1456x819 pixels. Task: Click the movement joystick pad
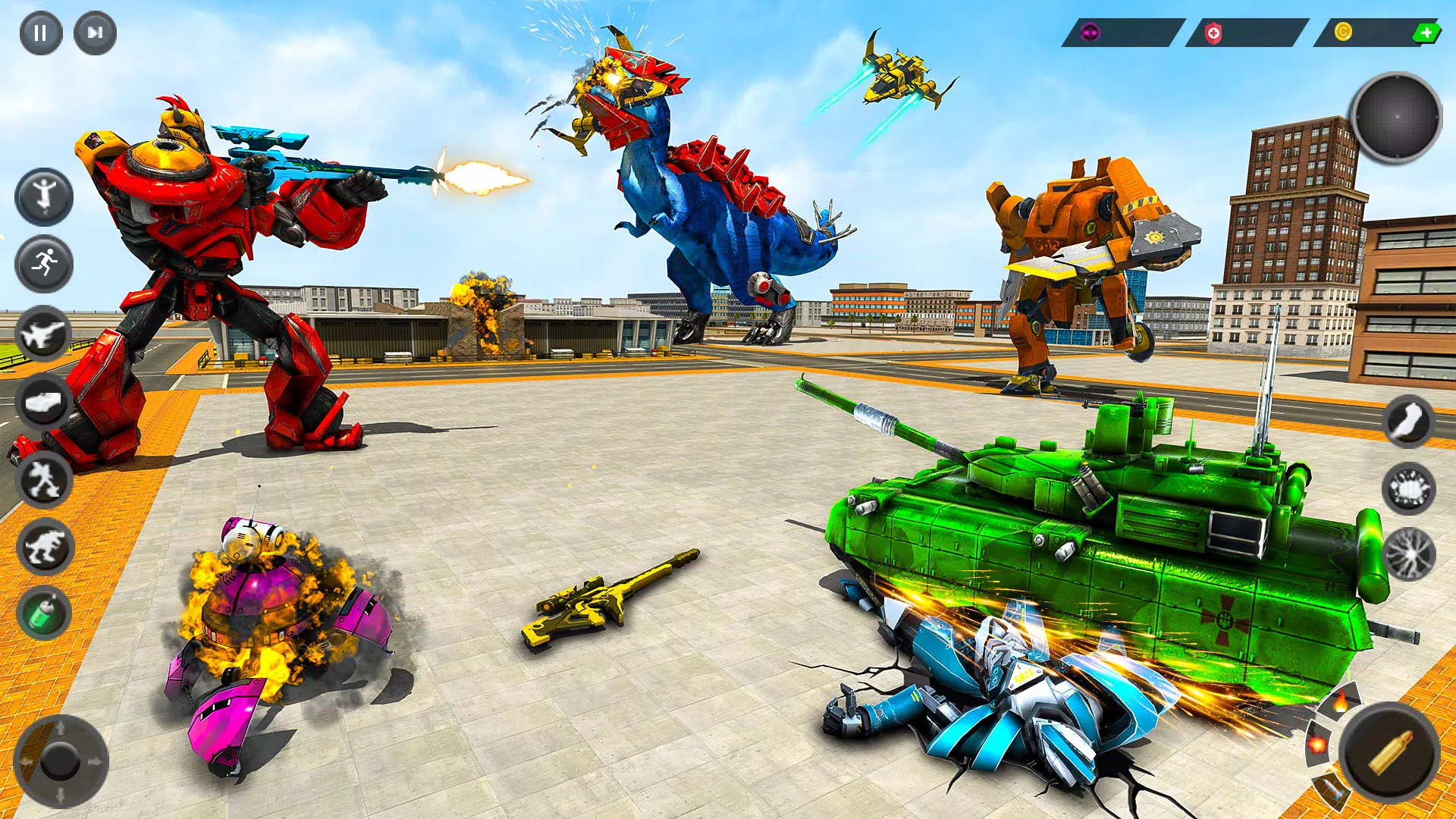pos(60,761)
